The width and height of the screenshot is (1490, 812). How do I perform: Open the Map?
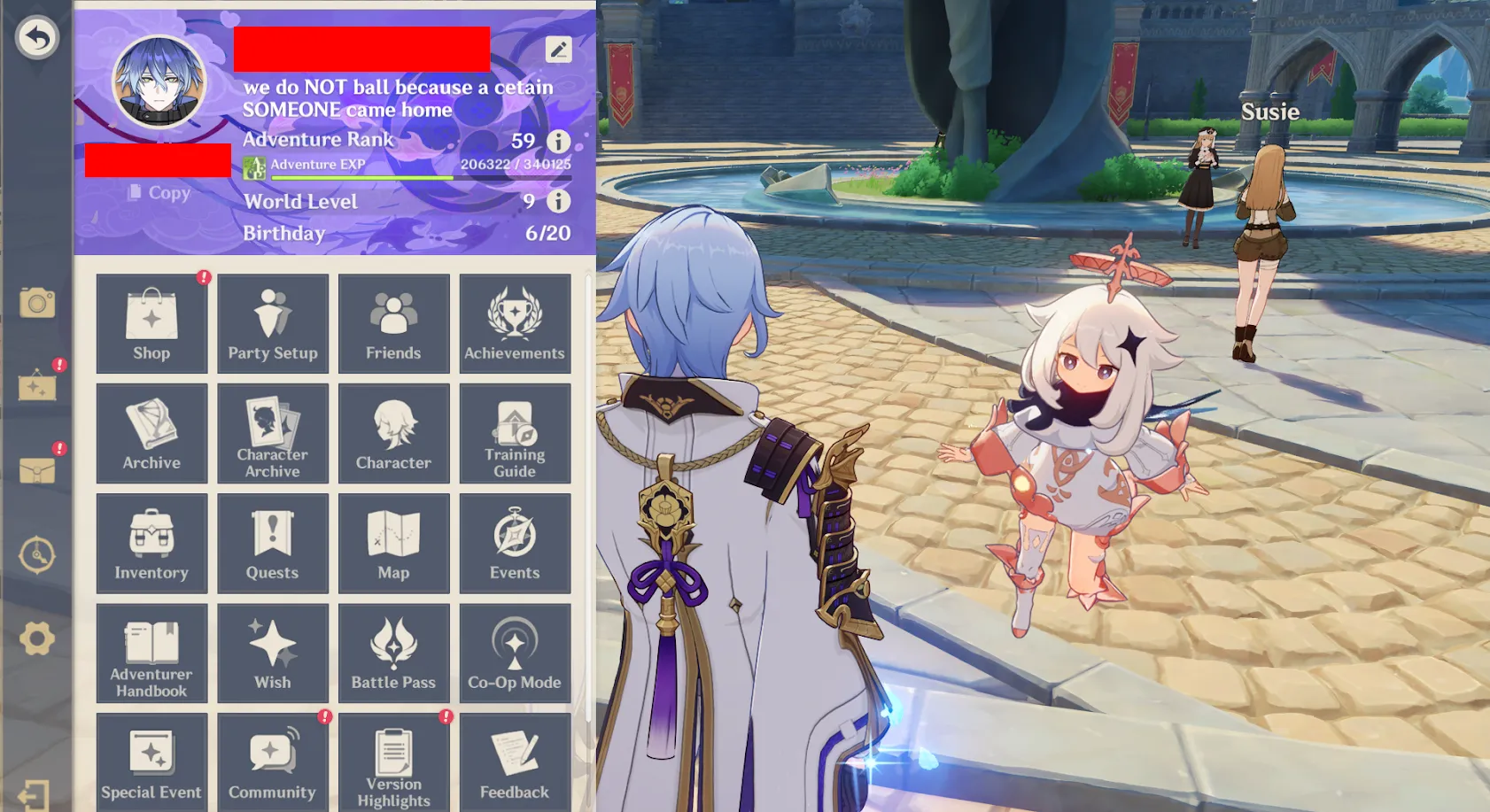(x=393, y=543)
